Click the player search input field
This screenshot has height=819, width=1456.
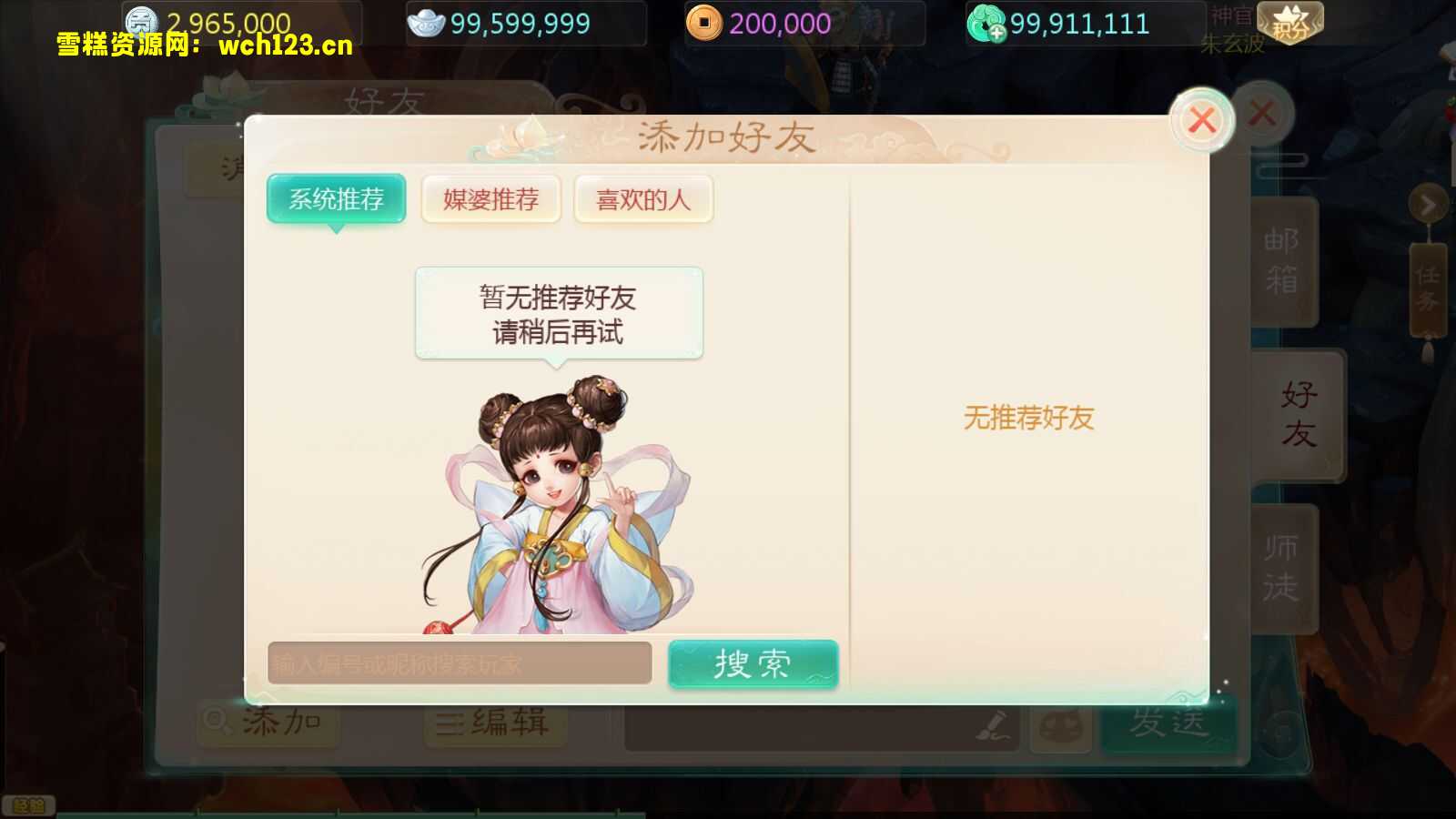[x=460, y=664]
